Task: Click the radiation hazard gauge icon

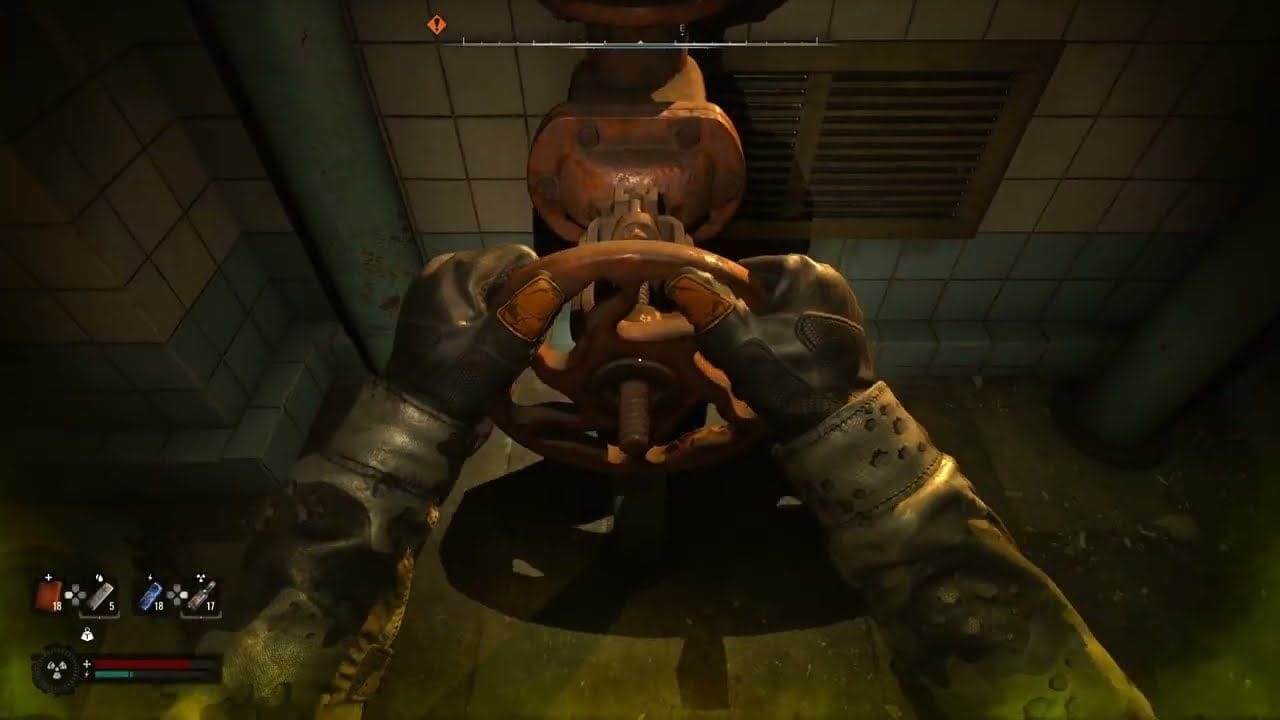Action: coord(57,669)
